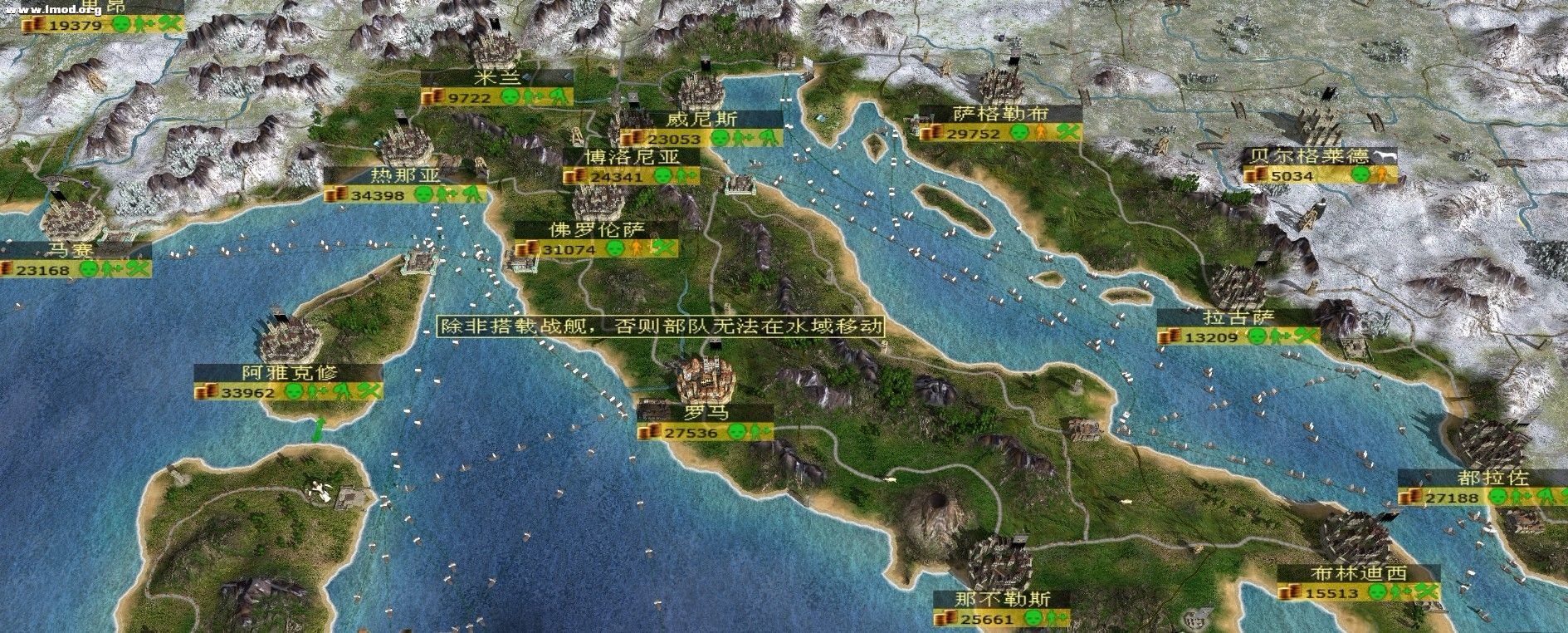1568x633 pixels.
Task: Toggle the public-order face on 马赛 banner
Action: (89, 269)
